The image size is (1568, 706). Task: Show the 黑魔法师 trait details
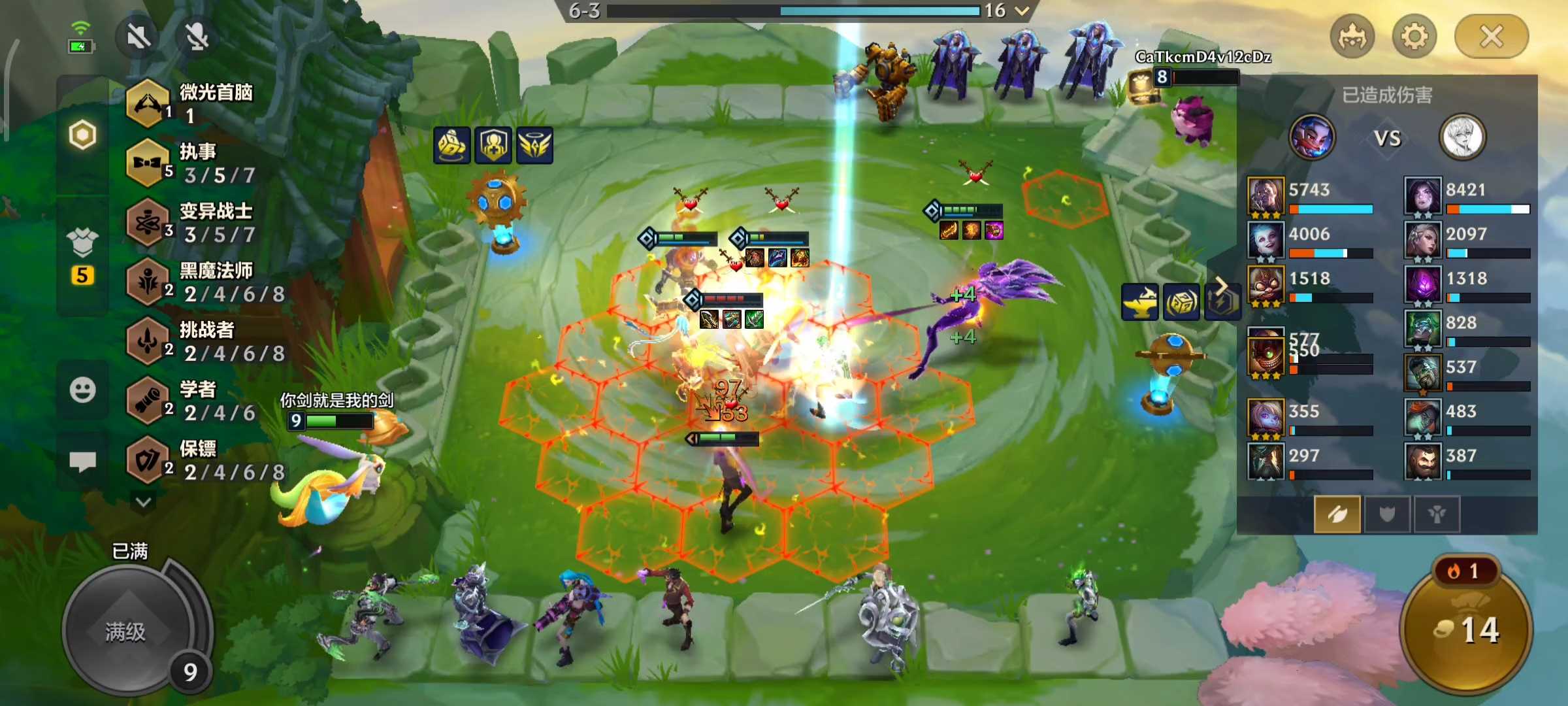[x=196, y=282]
